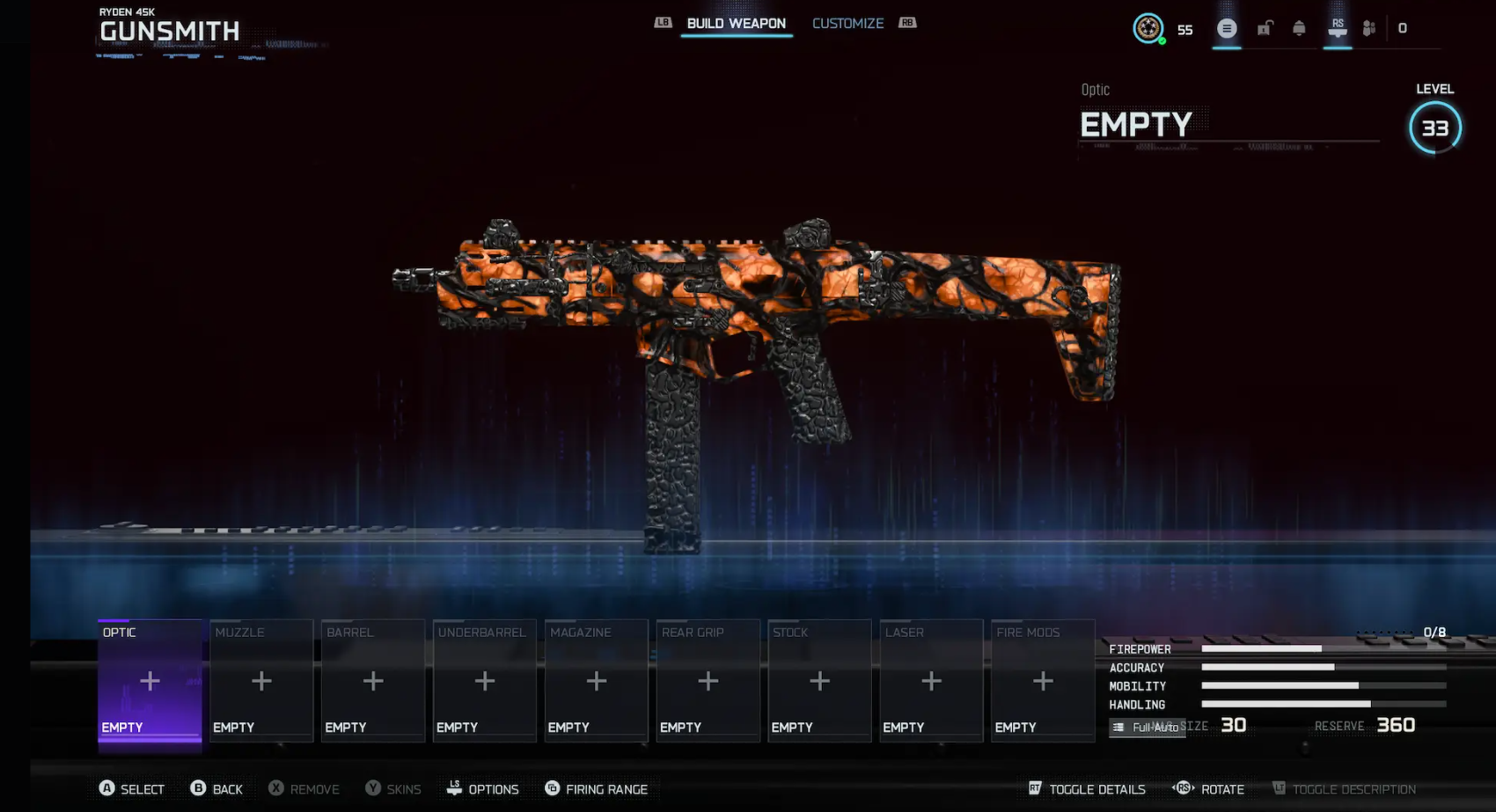Pick the Rear Grip attachment slot

point(708,681)
